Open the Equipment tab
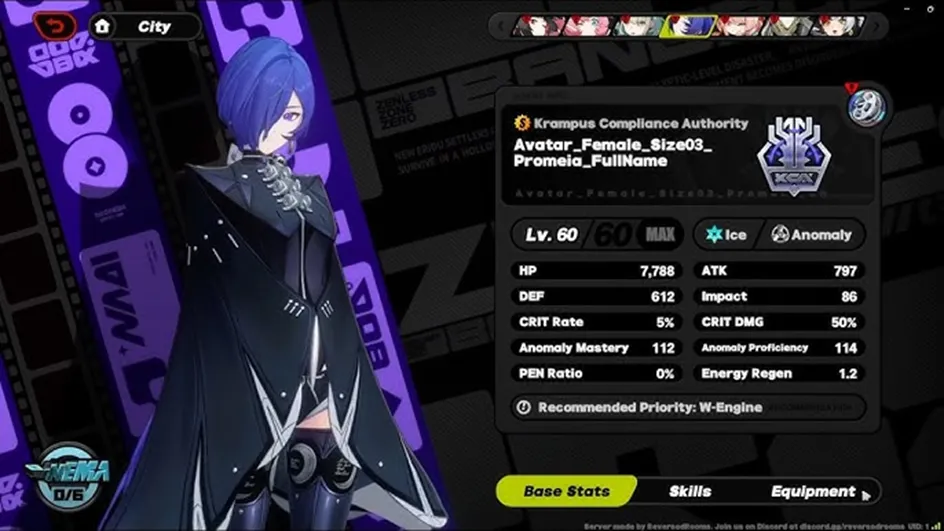This screenshot has width=944, height=531. tap(813, 491)
